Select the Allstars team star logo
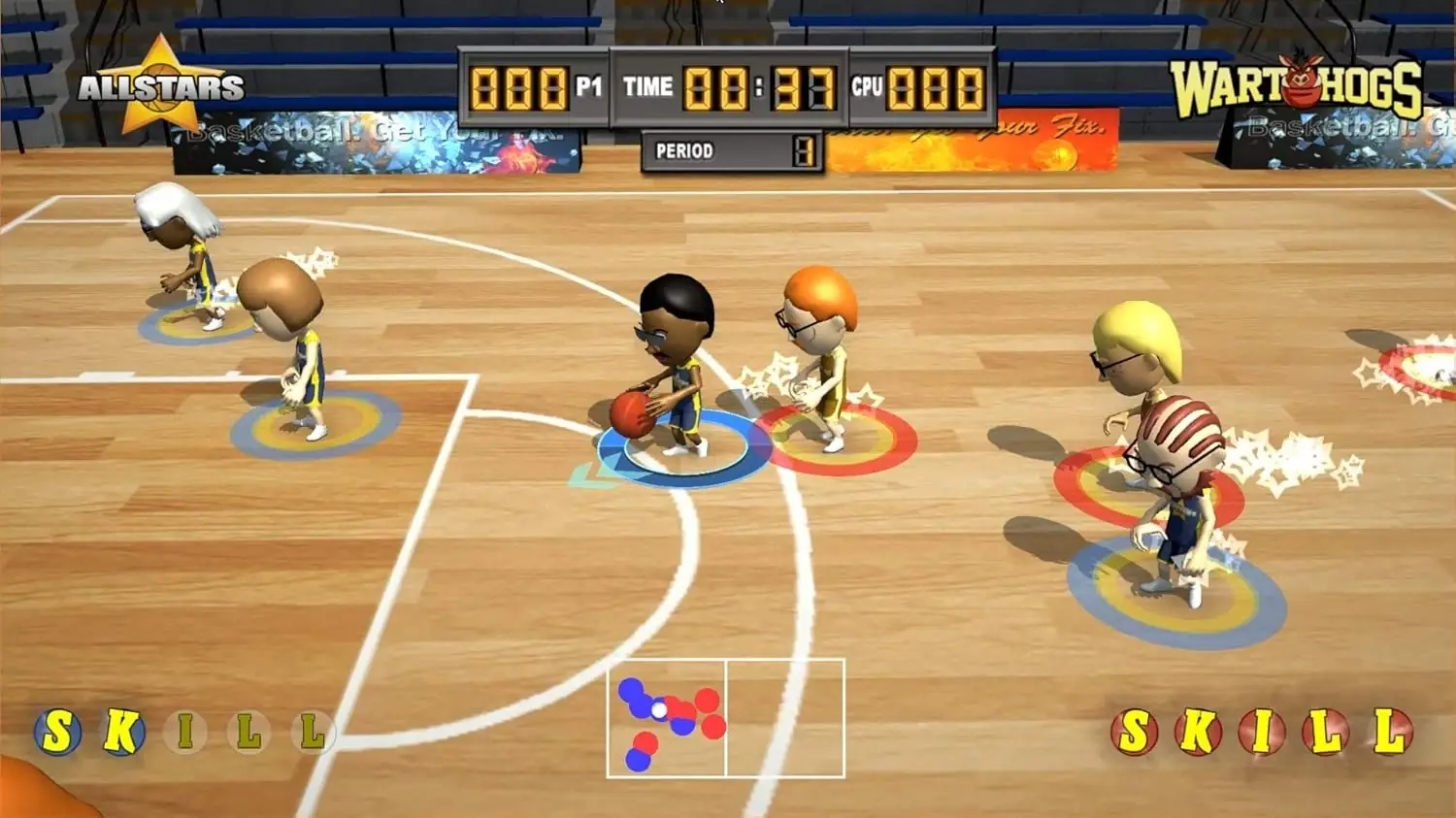Viewport: 1456px width, 818px height. click(160, 86)
